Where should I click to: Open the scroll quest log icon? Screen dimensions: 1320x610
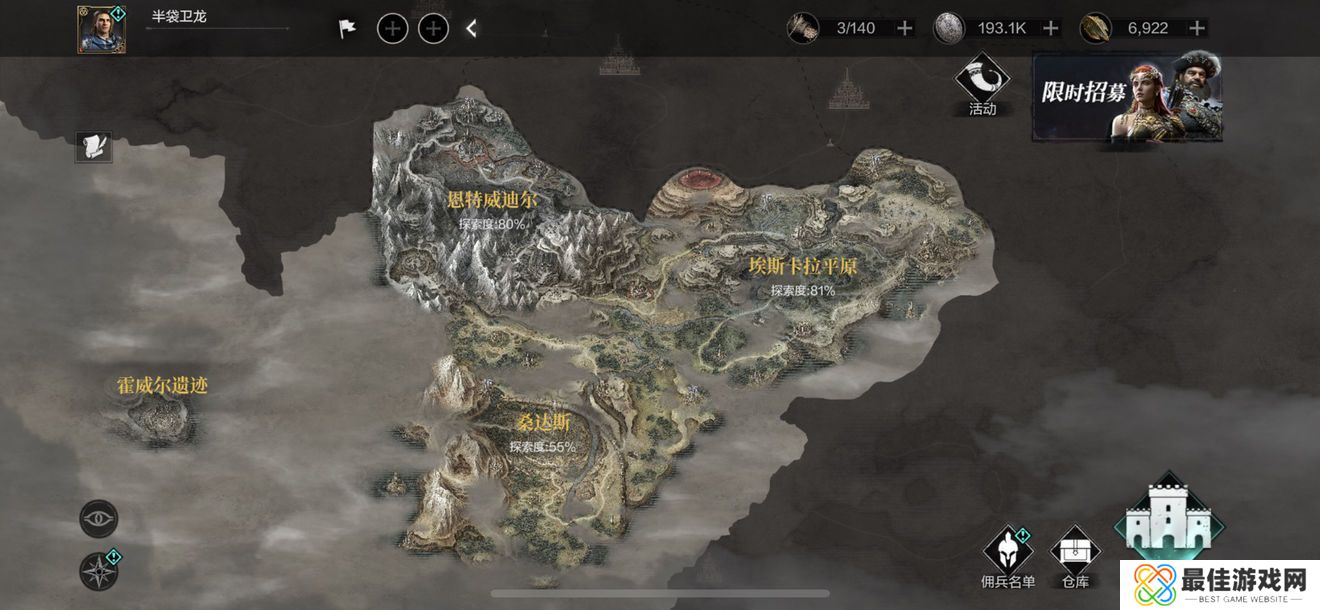[96, 147]
